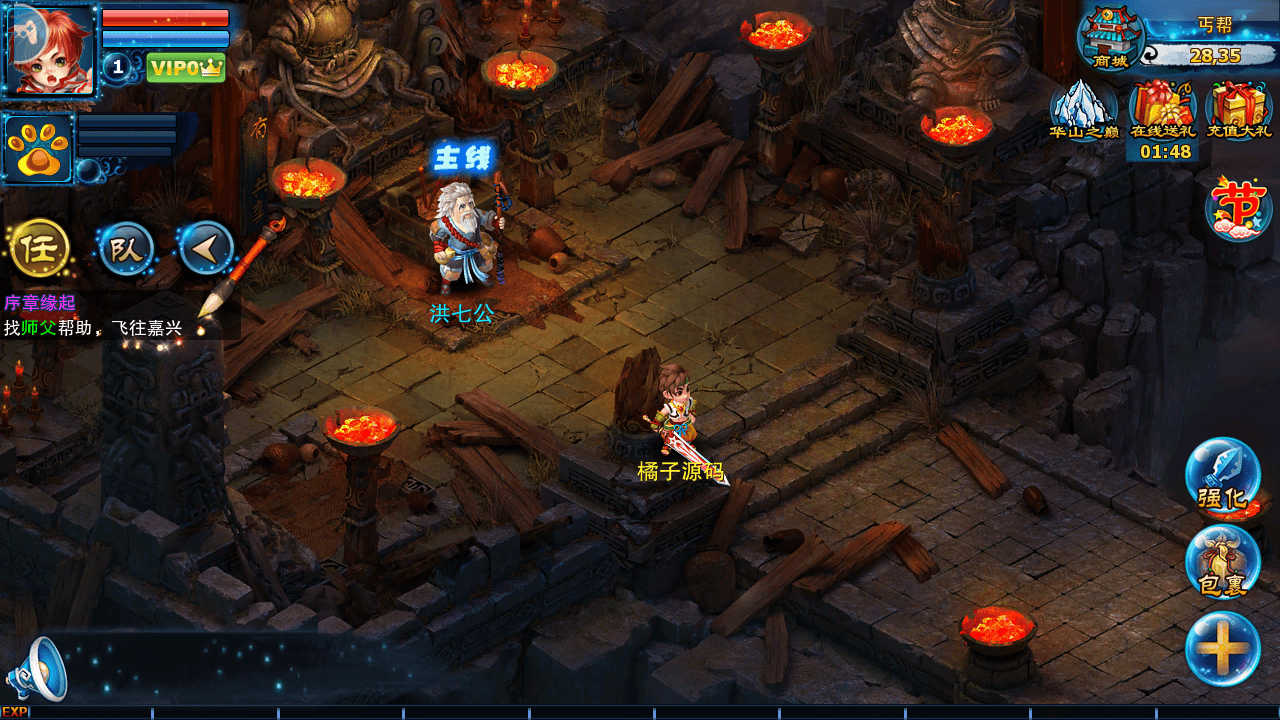Open the pet paw panel
This screenshot has height=720, width=1280.
click(39, 149)
